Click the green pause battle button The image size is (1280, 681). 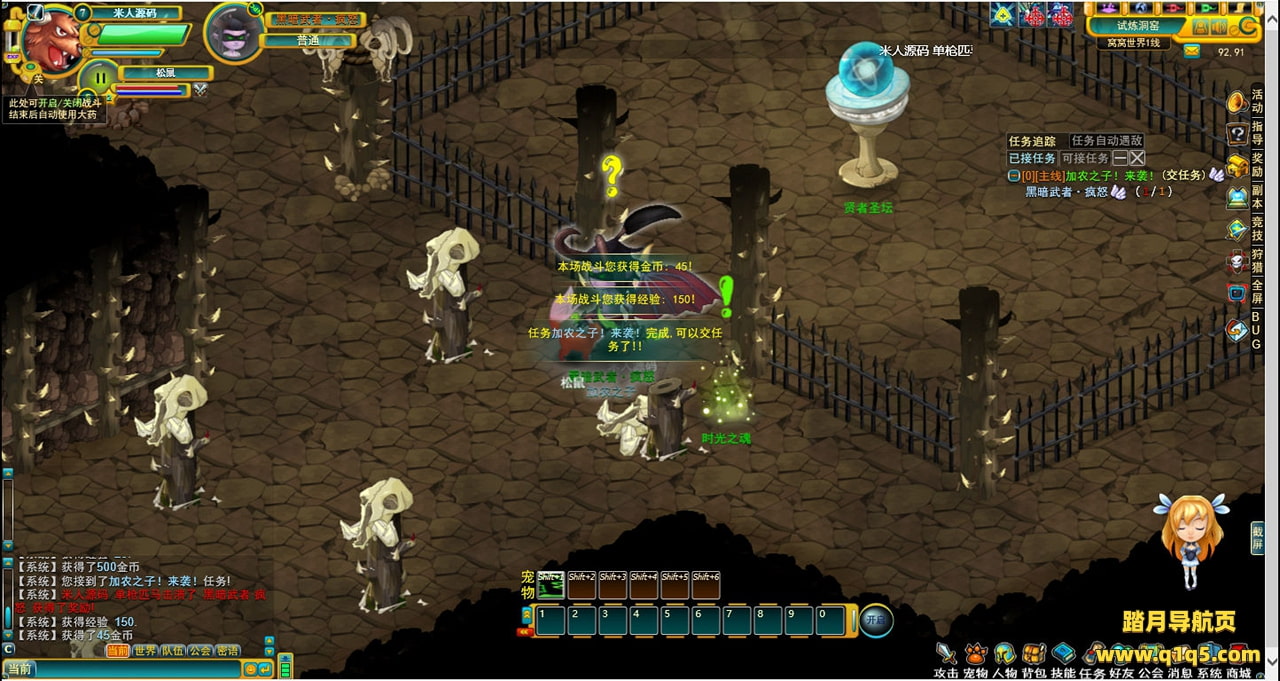(x=99, y=79)
